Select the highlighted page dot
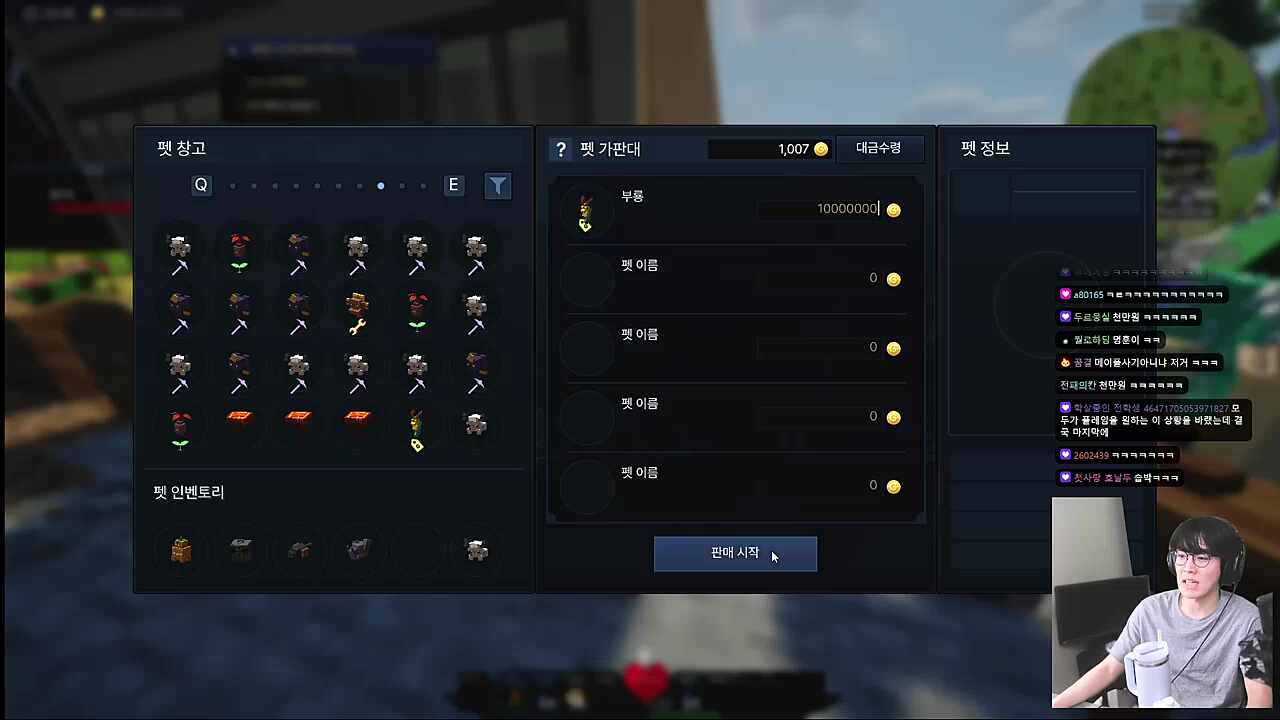Viewport: 1280px width, 720px height. coord(380,186)
